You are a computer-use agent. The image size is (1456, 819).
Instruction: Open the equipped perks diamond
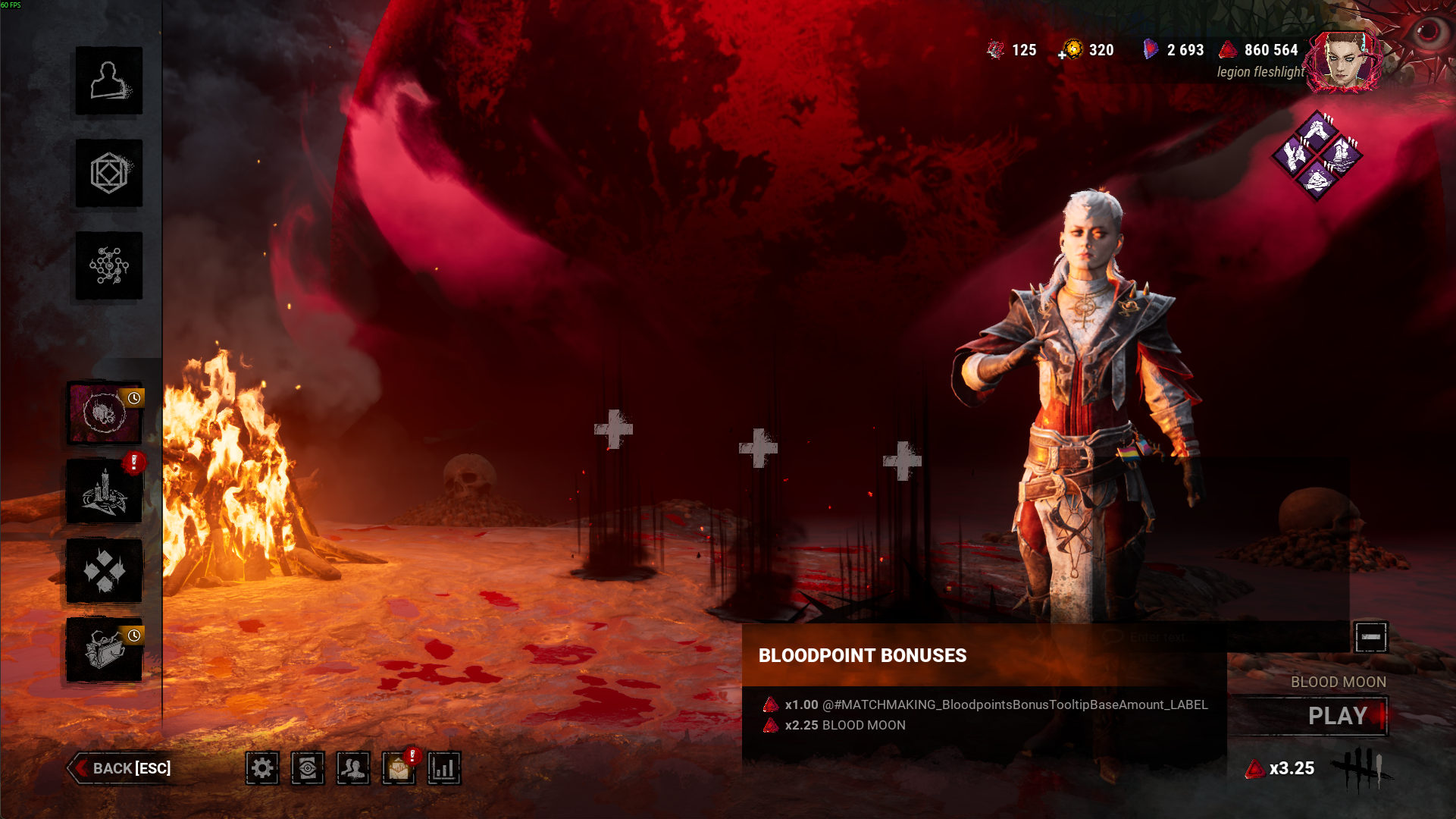coord(1317,155)
